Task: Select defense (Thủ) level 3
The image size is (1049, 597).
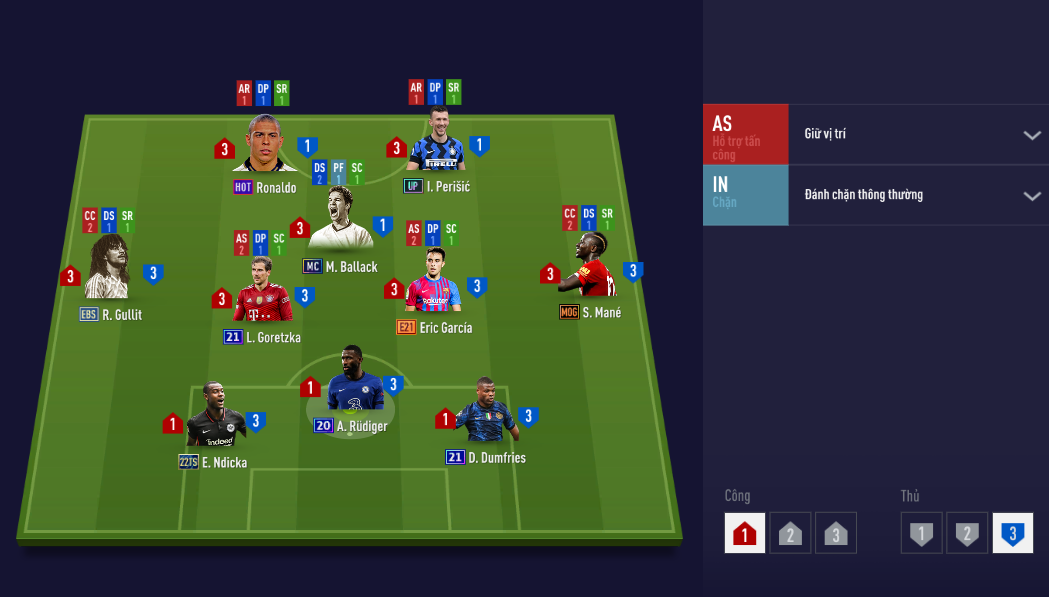Action: [1012, 533]
